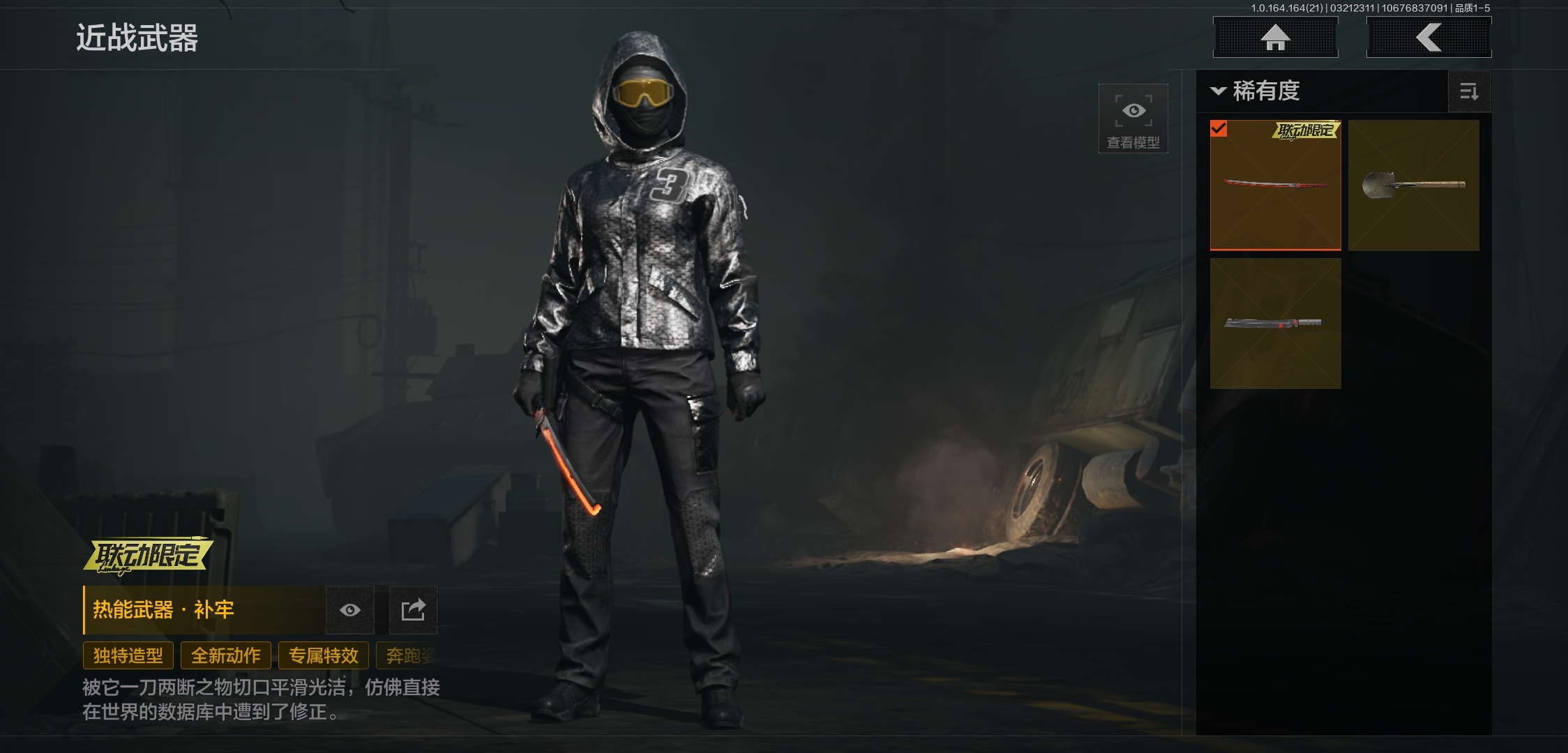Show the 独特造型 feature tag
The width and height of the screenshot is (1568, 753).
point(128,655)
